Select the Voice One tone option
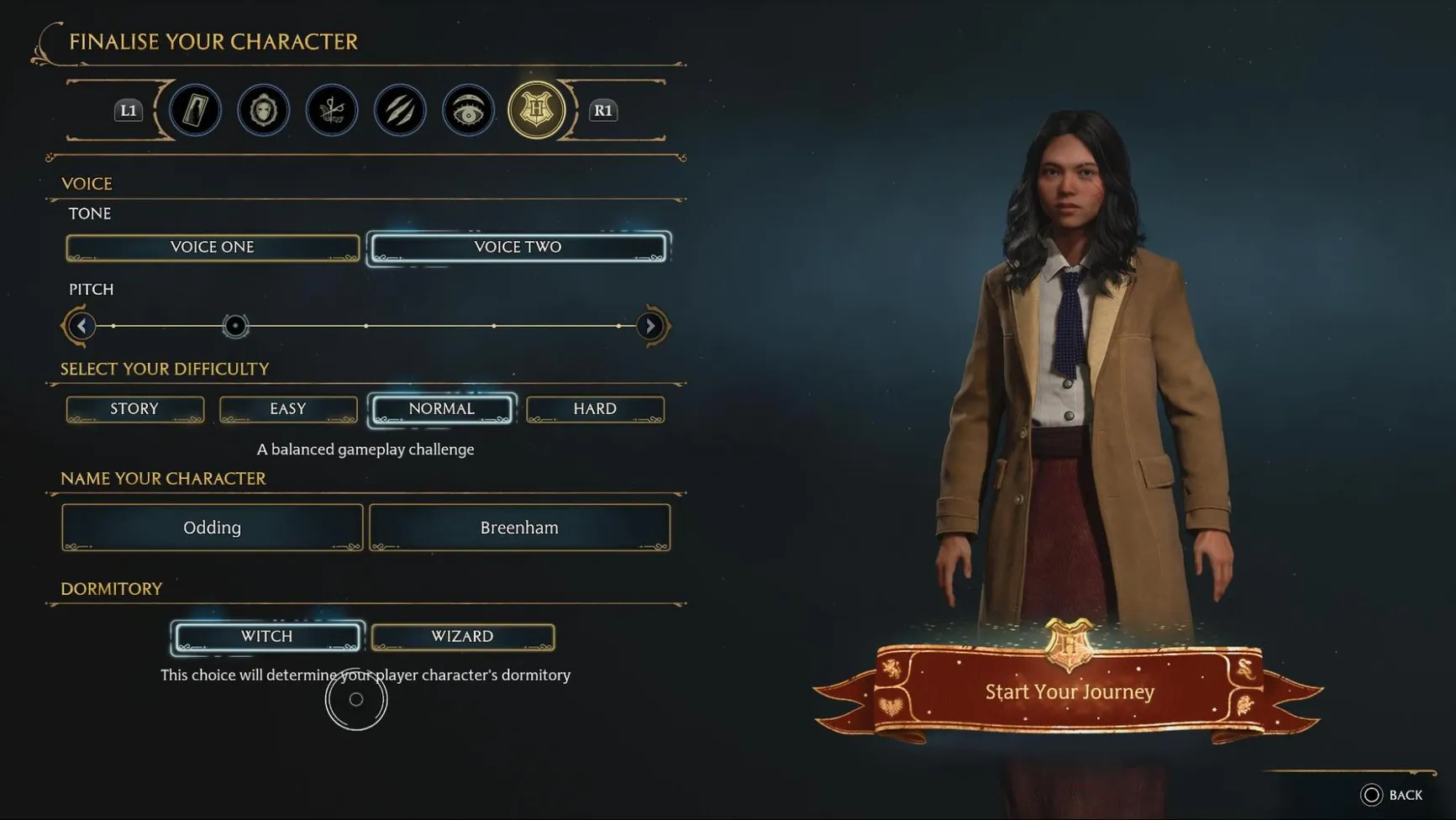The width and height of the screenshot is (1456, 820). pos(212,247)
